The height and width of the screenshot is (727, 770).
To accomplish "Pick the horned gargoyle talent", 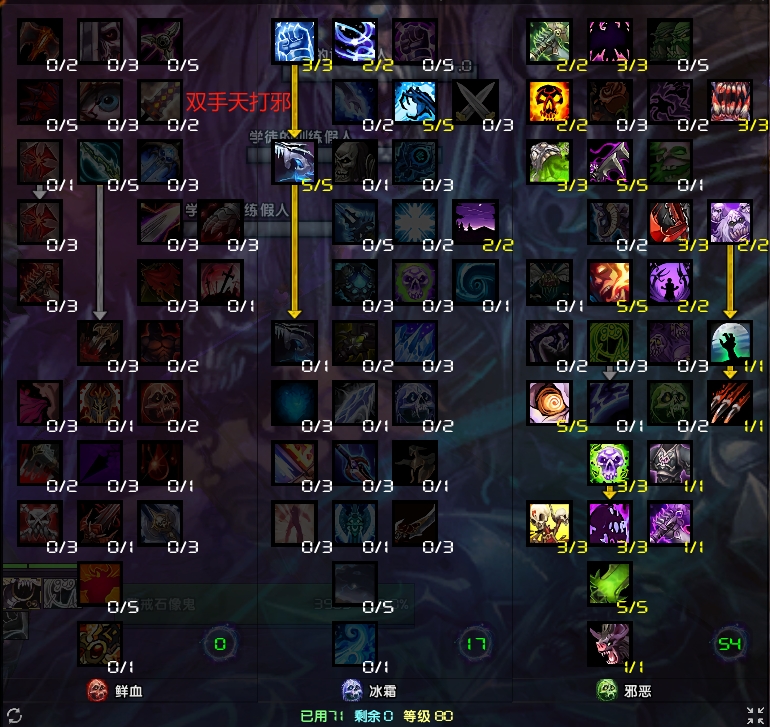I will (x=609, y=642).
